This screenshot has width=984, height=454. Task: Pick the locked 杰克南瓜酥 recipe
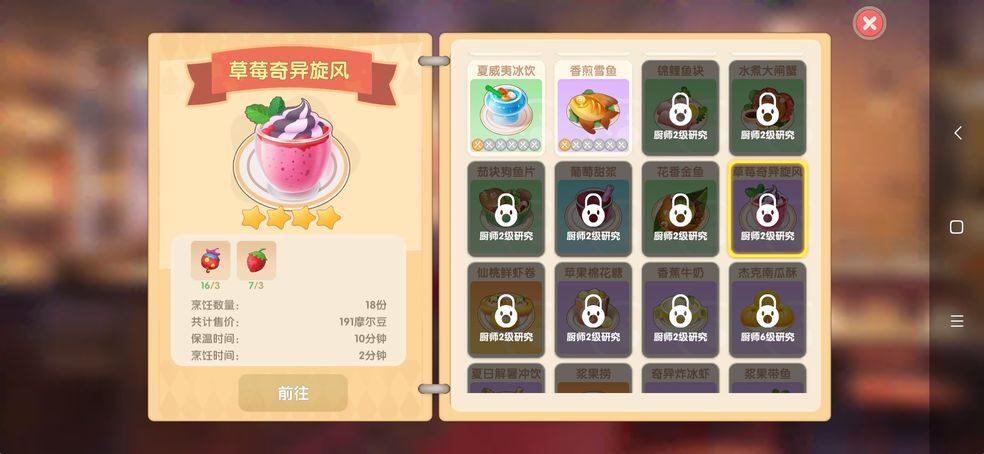pos(767,310)
